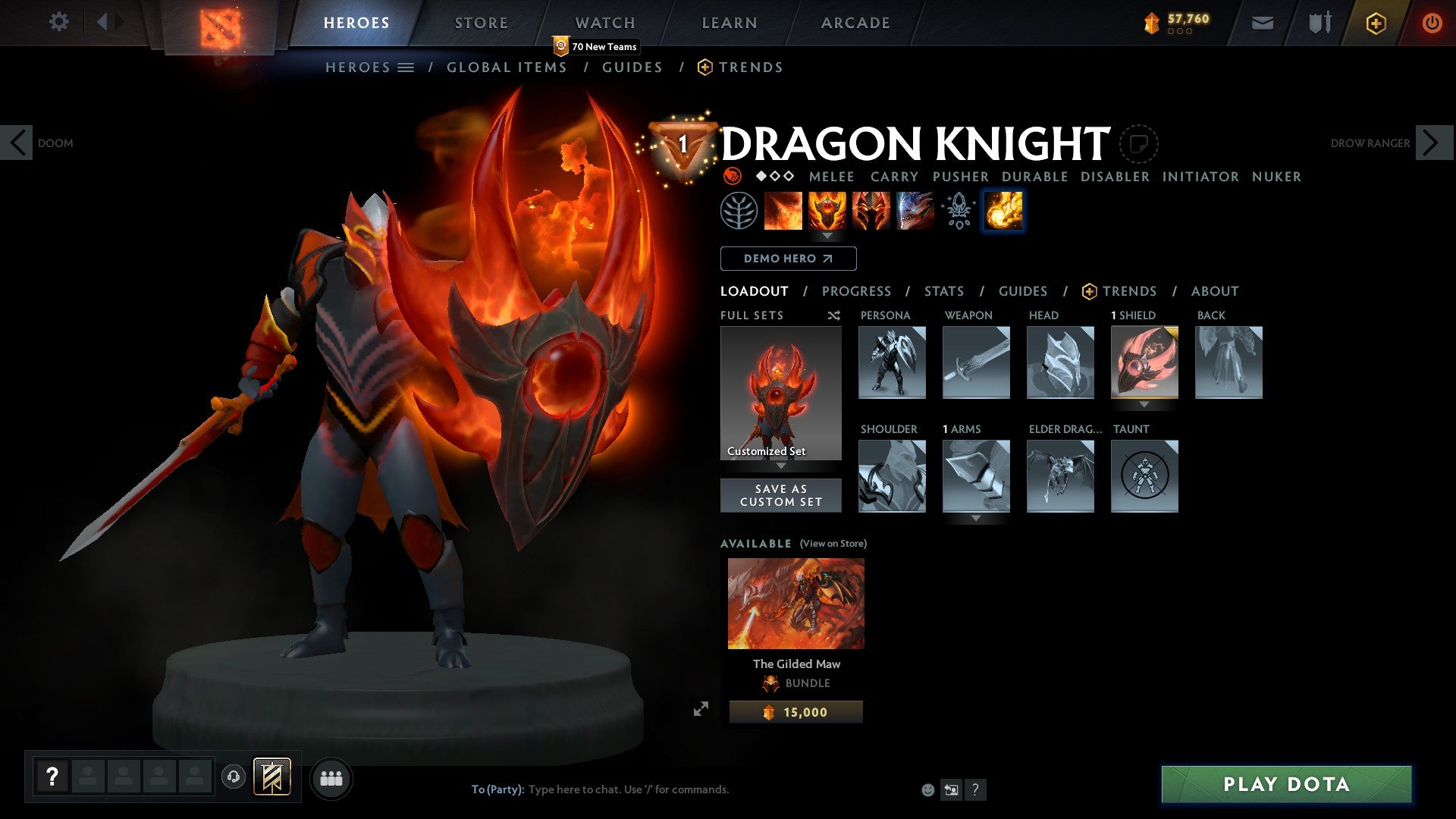Viewport: 1456px width, 819px height.
Task: Open the WATCH menu item
Action: [x=606, y=22]
